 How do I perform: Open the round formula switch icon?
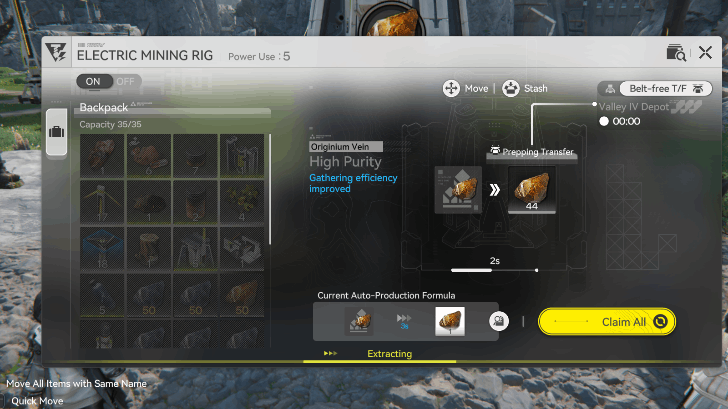[496, 322]
